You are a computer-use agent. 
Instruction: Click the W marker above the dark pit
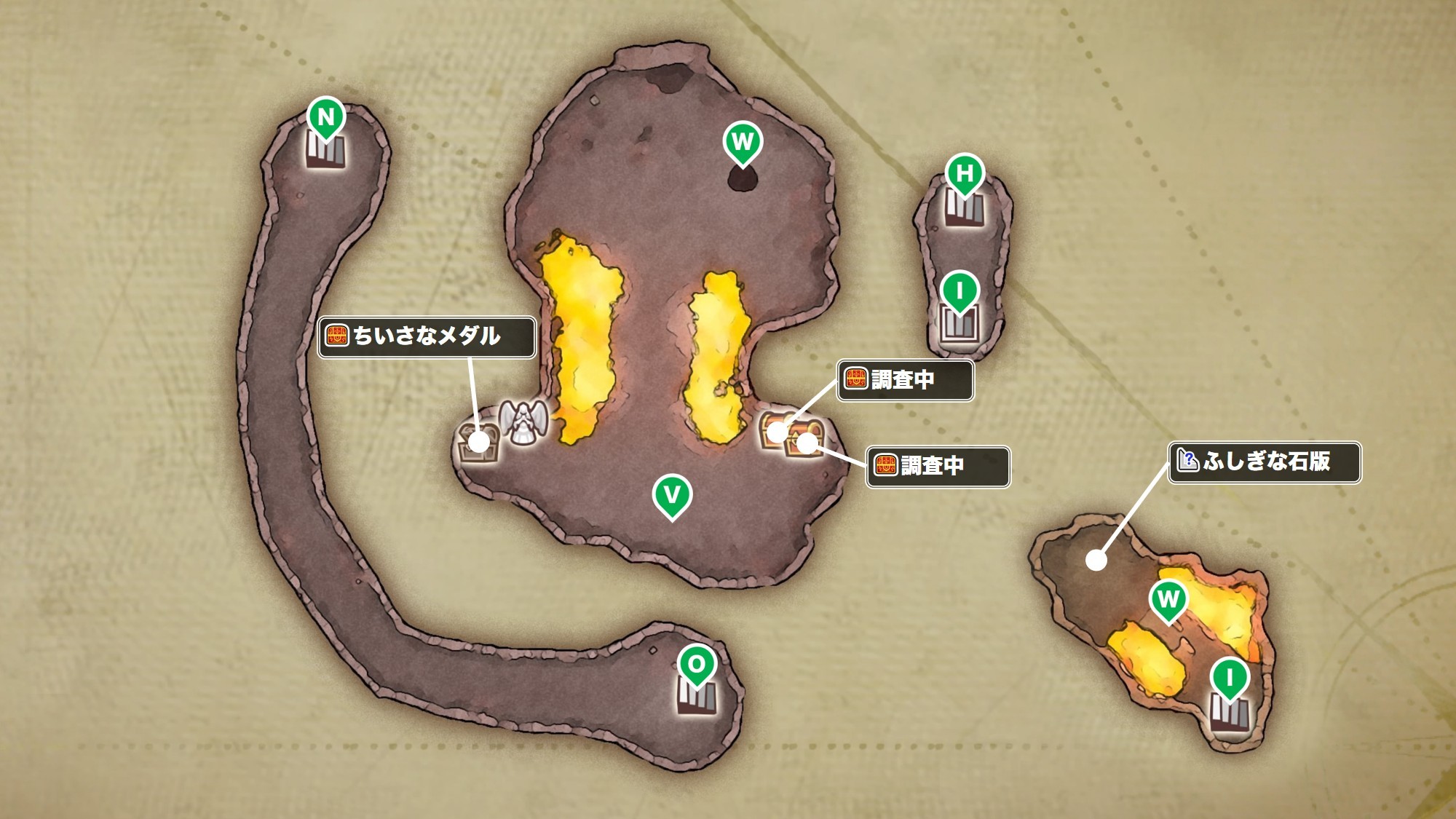tap(743, 142)
